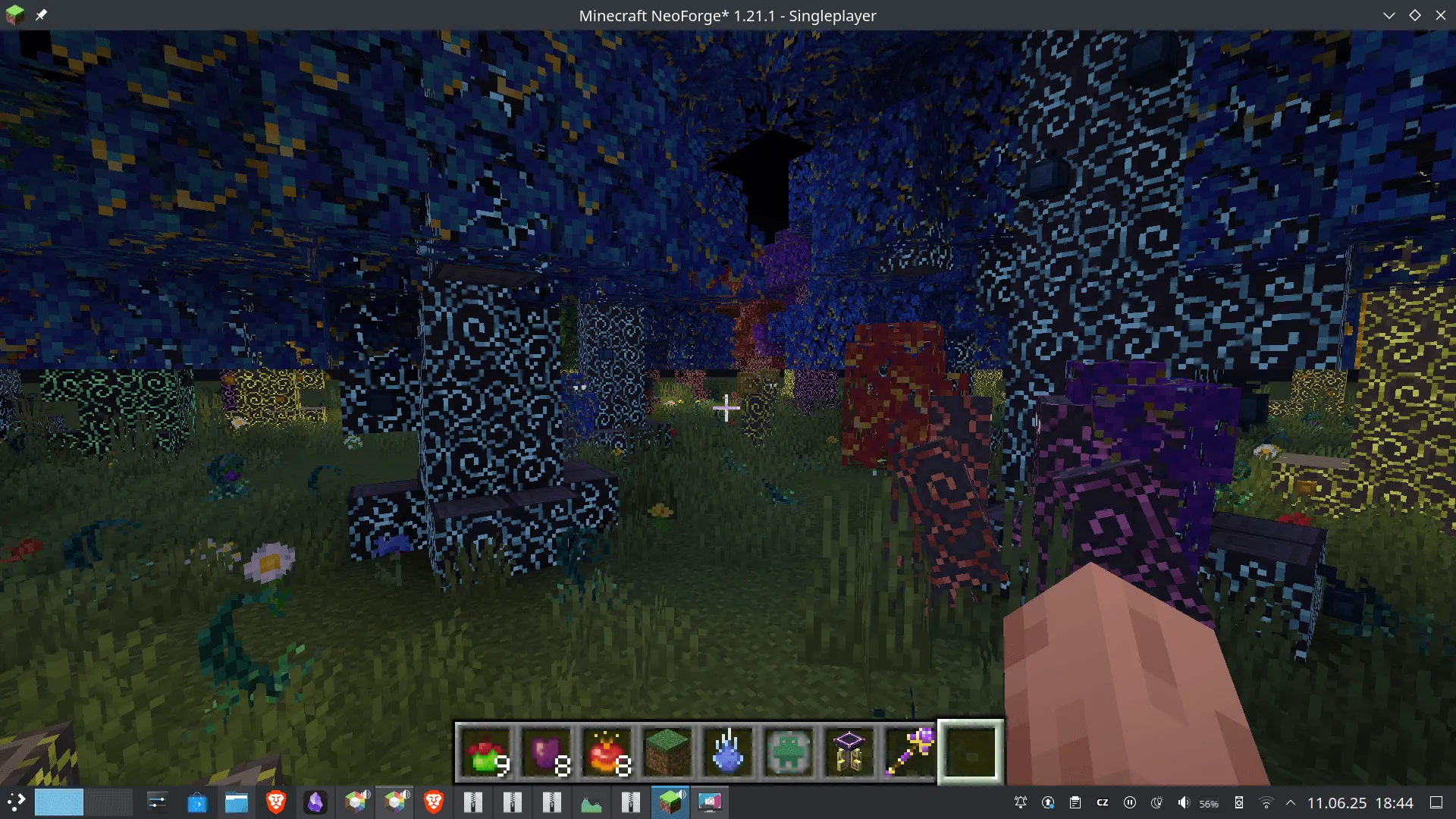
Task: Toggle night light in the system tray
Action: [1158, 803]
